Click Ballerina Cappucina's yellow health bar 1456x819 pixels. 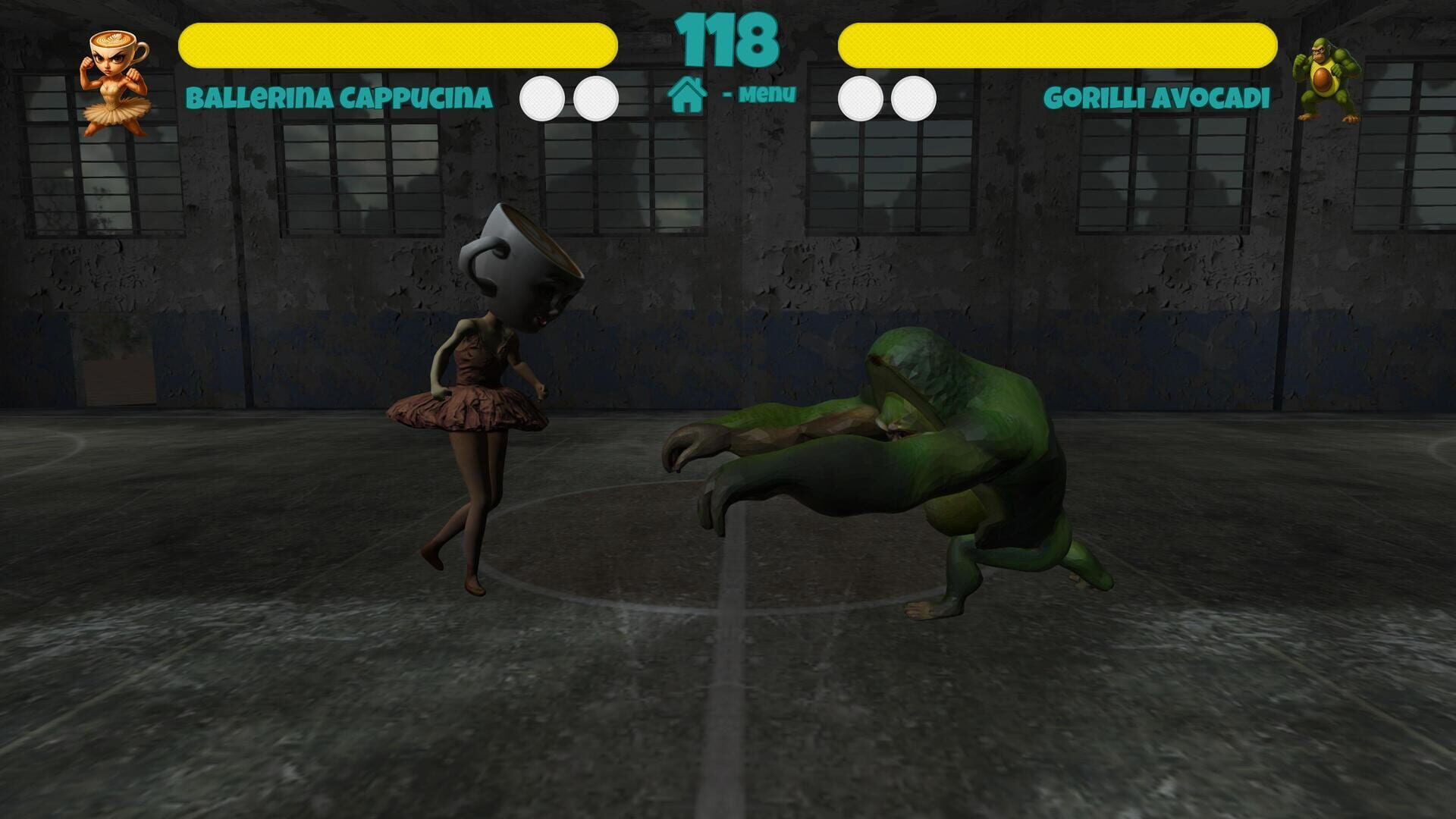[398, 43]
